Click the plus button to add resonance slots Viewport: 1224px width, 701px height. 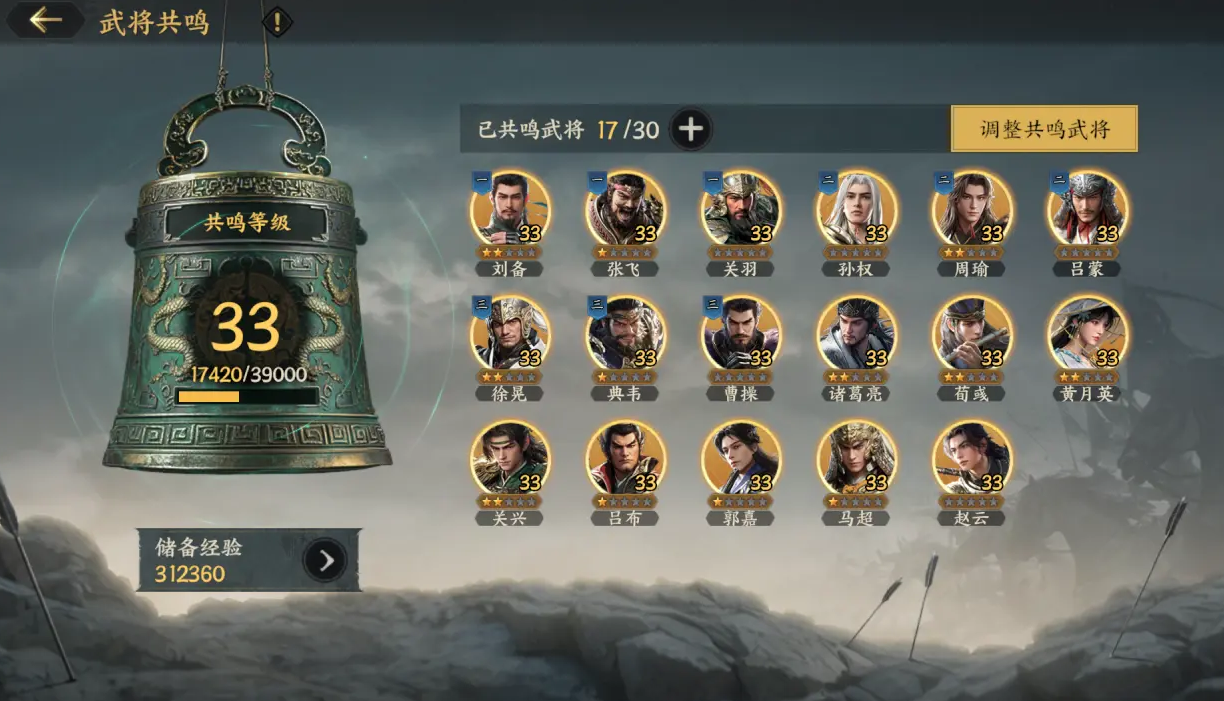(691, 129)
